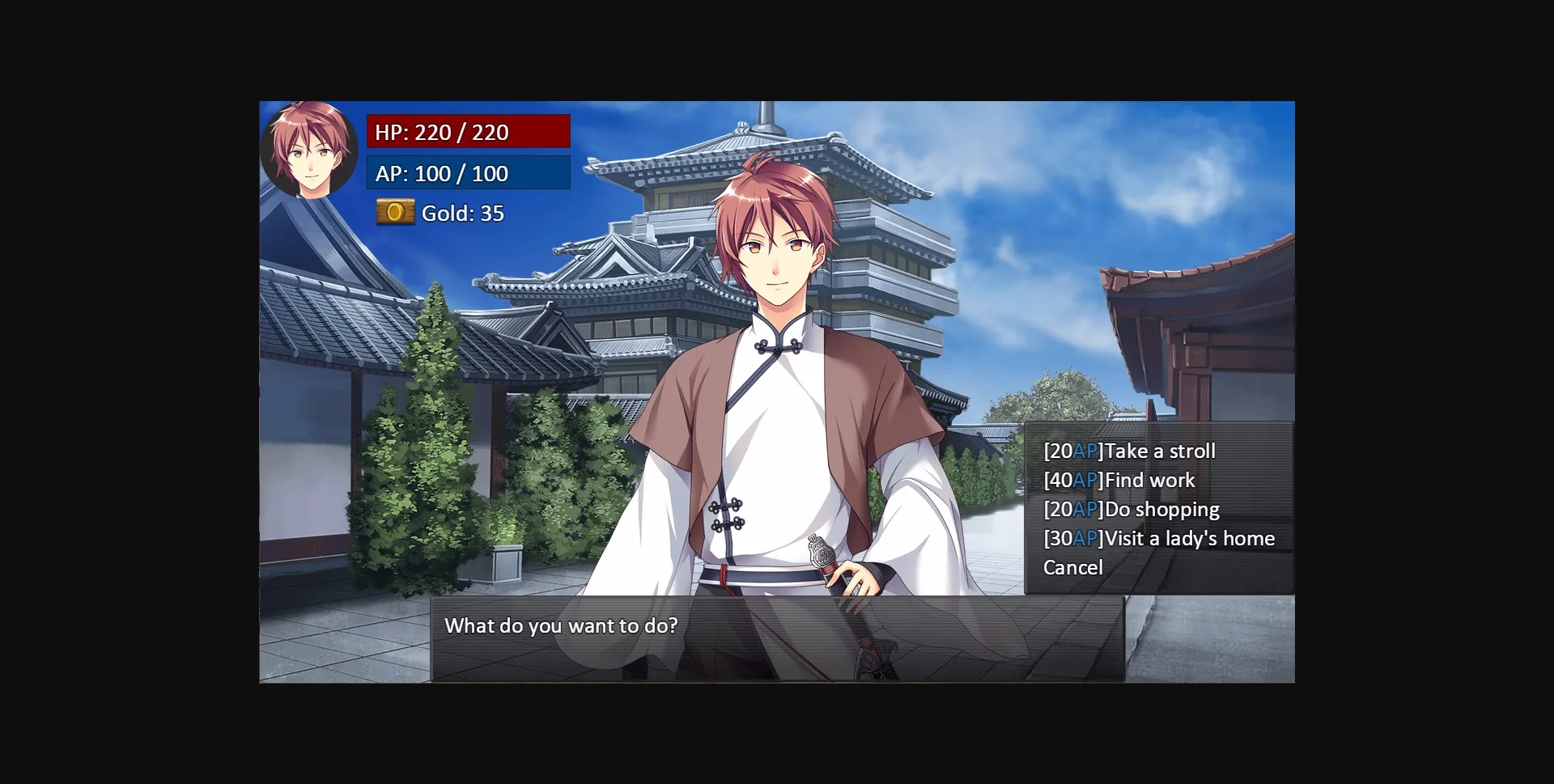Click Cancel in the choice menu
This screenshot has width=1554, height=784.
click(x=1073, y=567)
